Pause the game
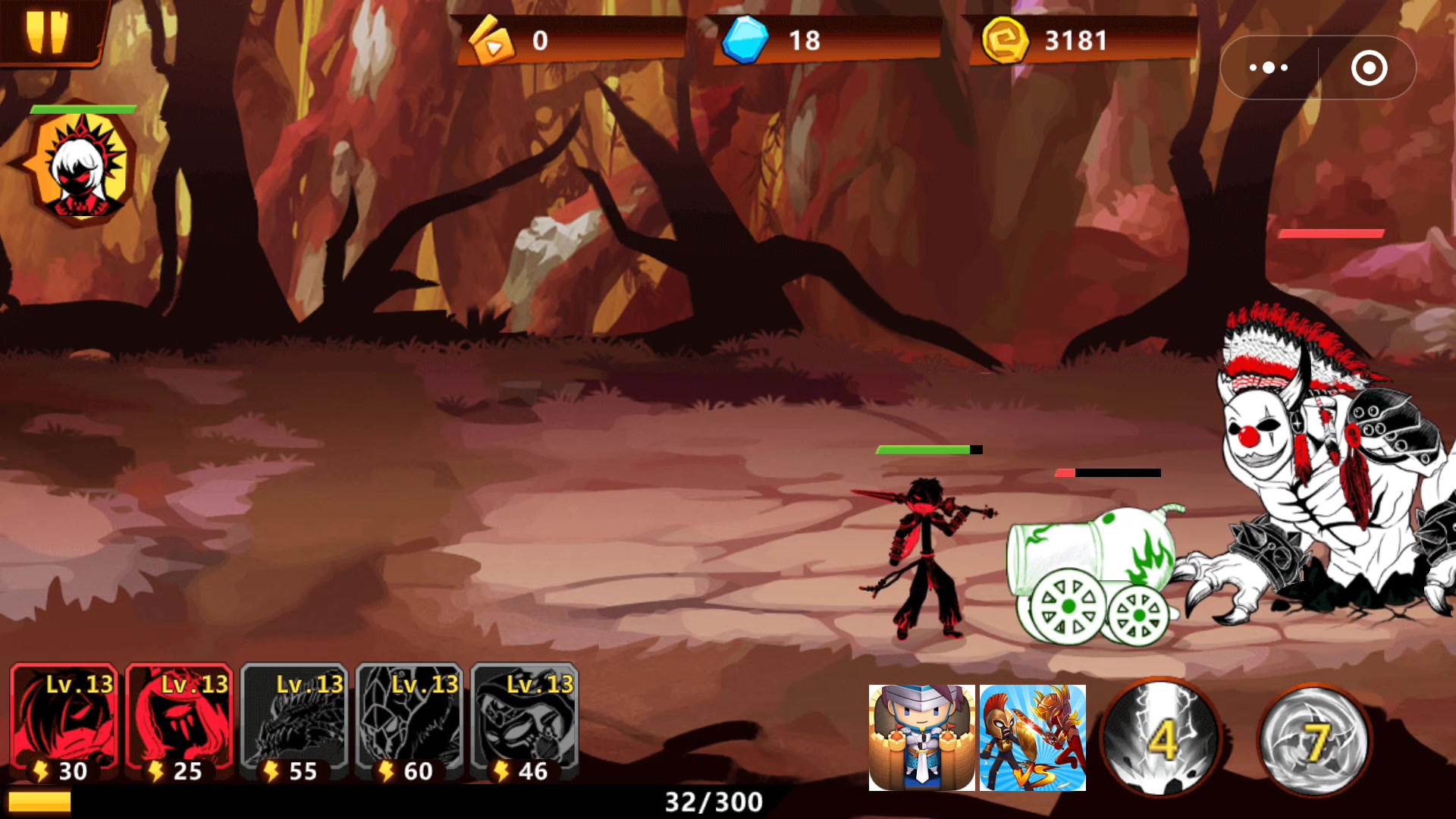The image size is (1456, 819). (47, 32)
